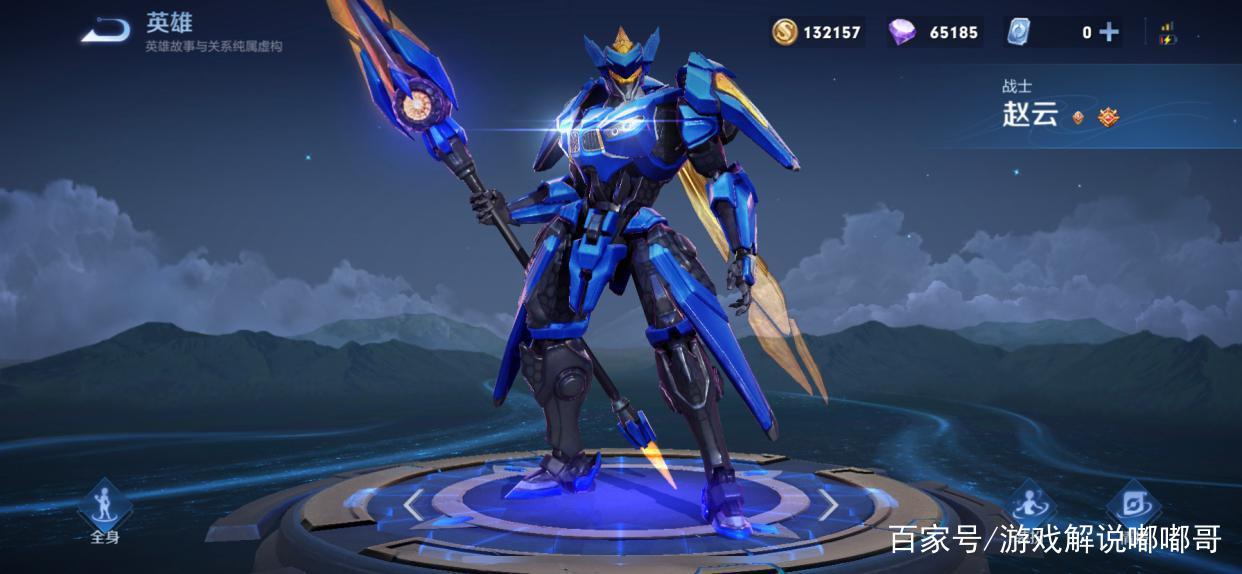Tap the purple diamond currency icon
Screen dimensions: 1242x574
pos(901,32)
